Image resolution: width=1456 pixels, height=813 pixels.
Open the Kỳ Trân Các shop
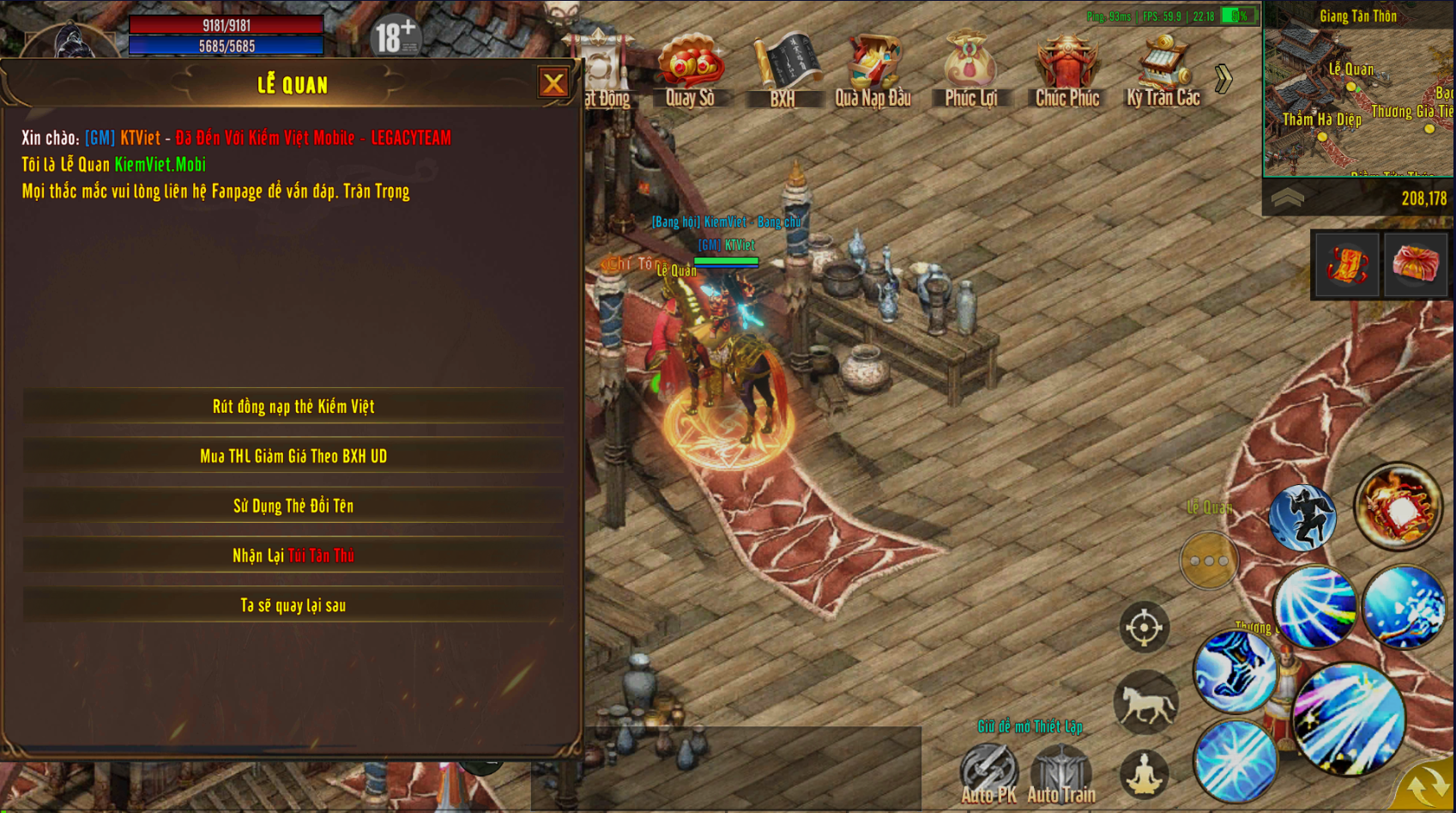(1163, 70)
